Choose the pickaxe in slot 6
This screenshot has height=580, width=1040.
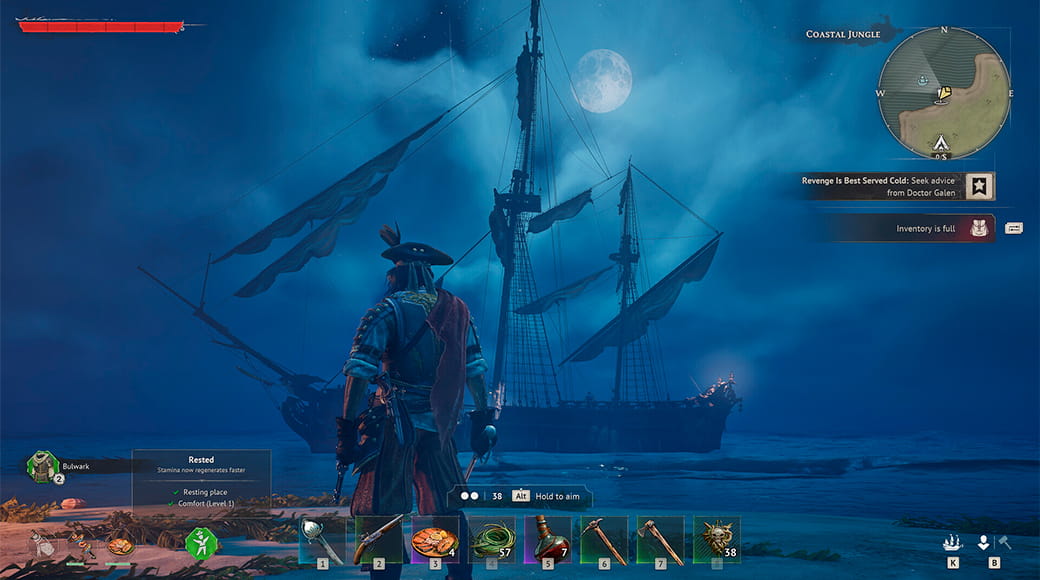[x=604, y=540]
